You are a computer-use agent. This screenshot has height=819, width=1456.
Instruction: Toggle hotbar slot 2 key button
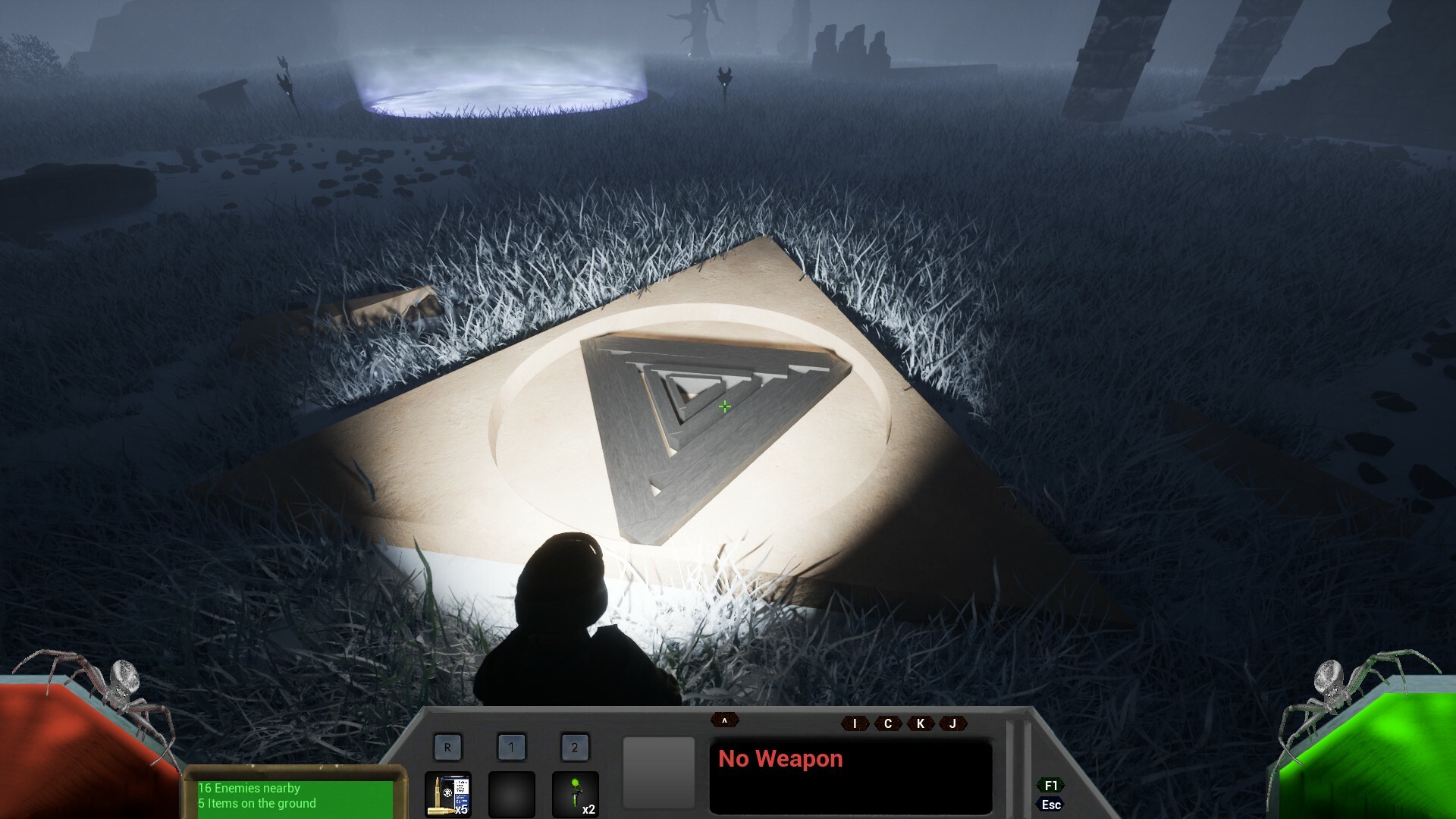point(576,747)
